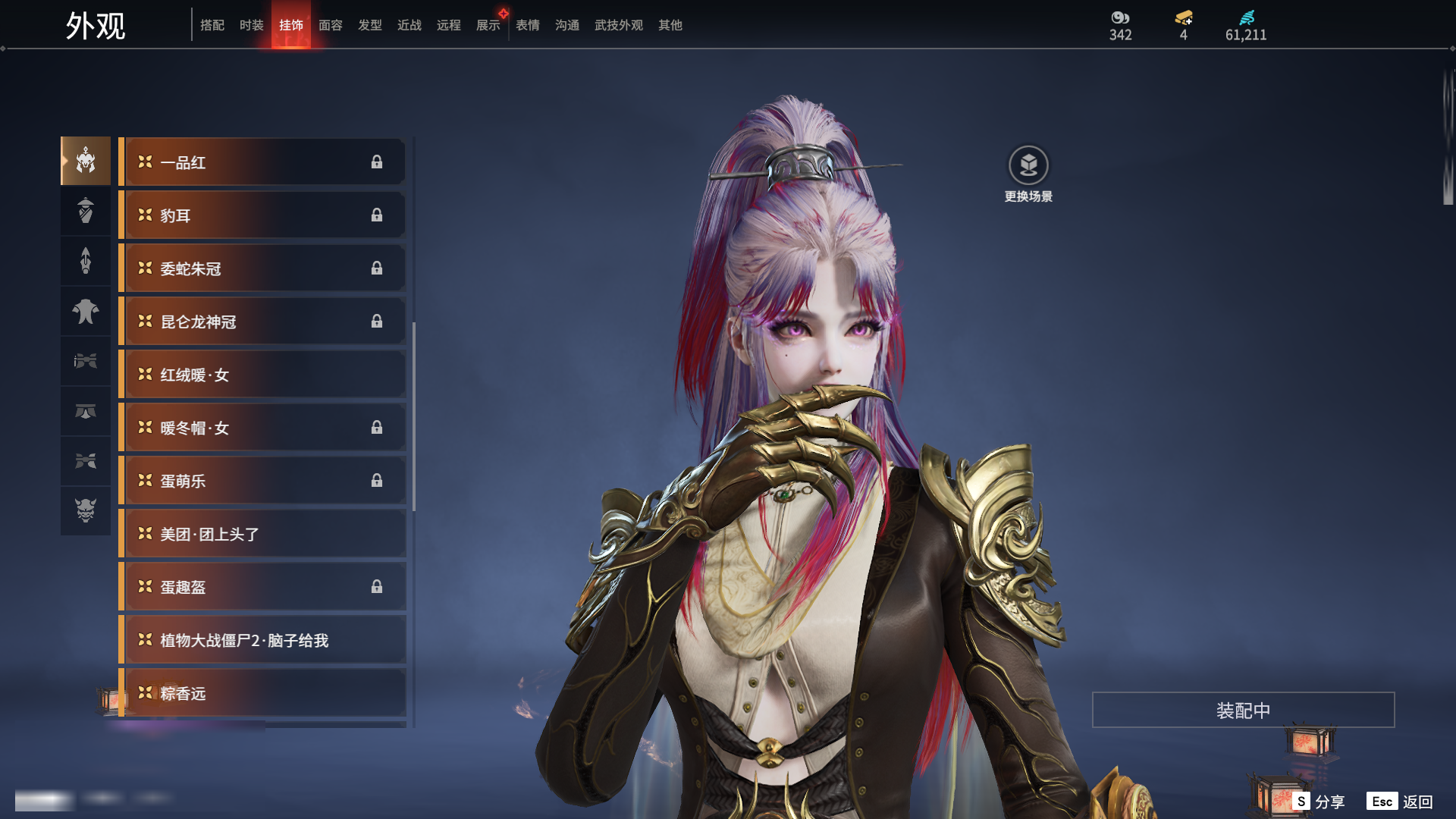Click the 装配中 equip button
Image resolution: width=1456 pixels, height=819 pixels.
tap(1243, 710)
